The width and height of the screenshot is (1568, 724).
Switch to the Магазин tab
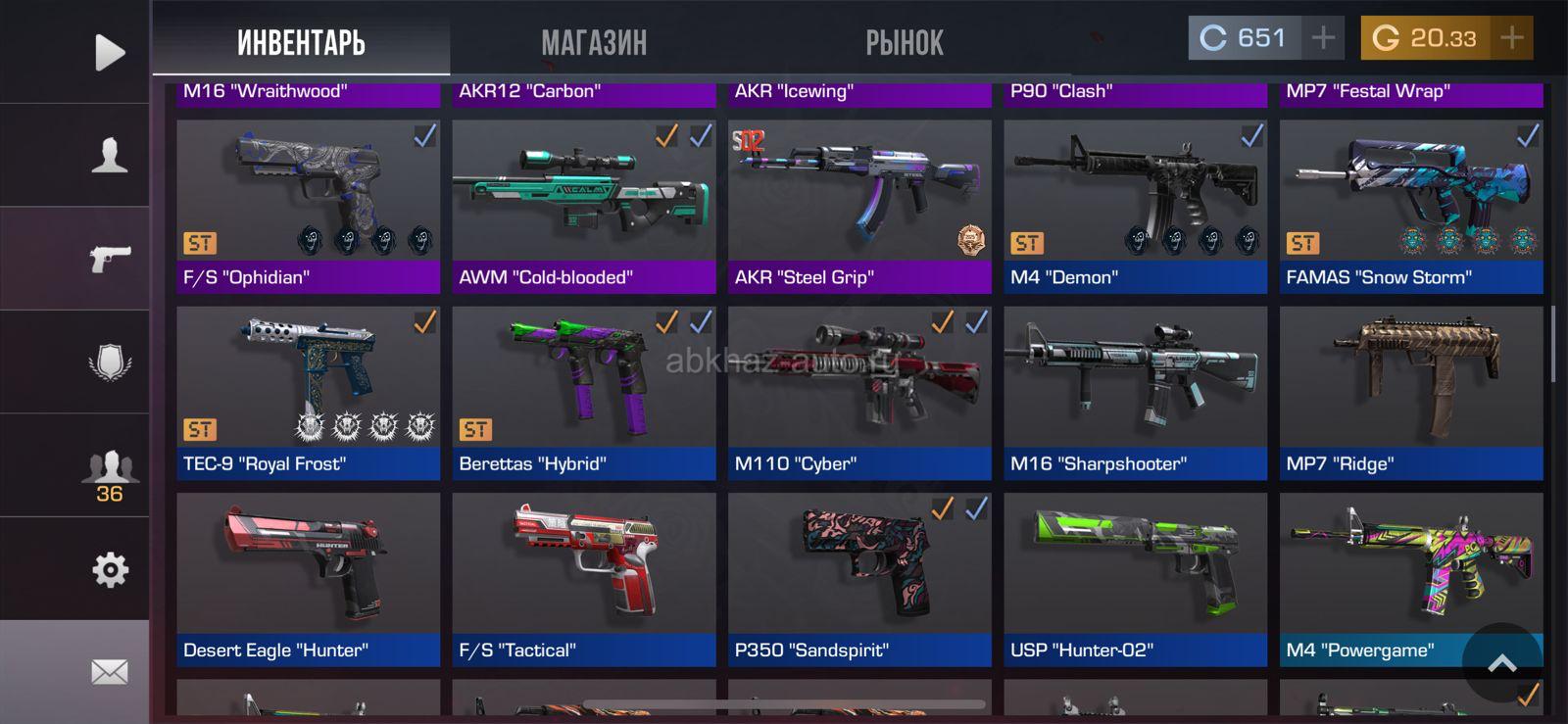point(594,42)
